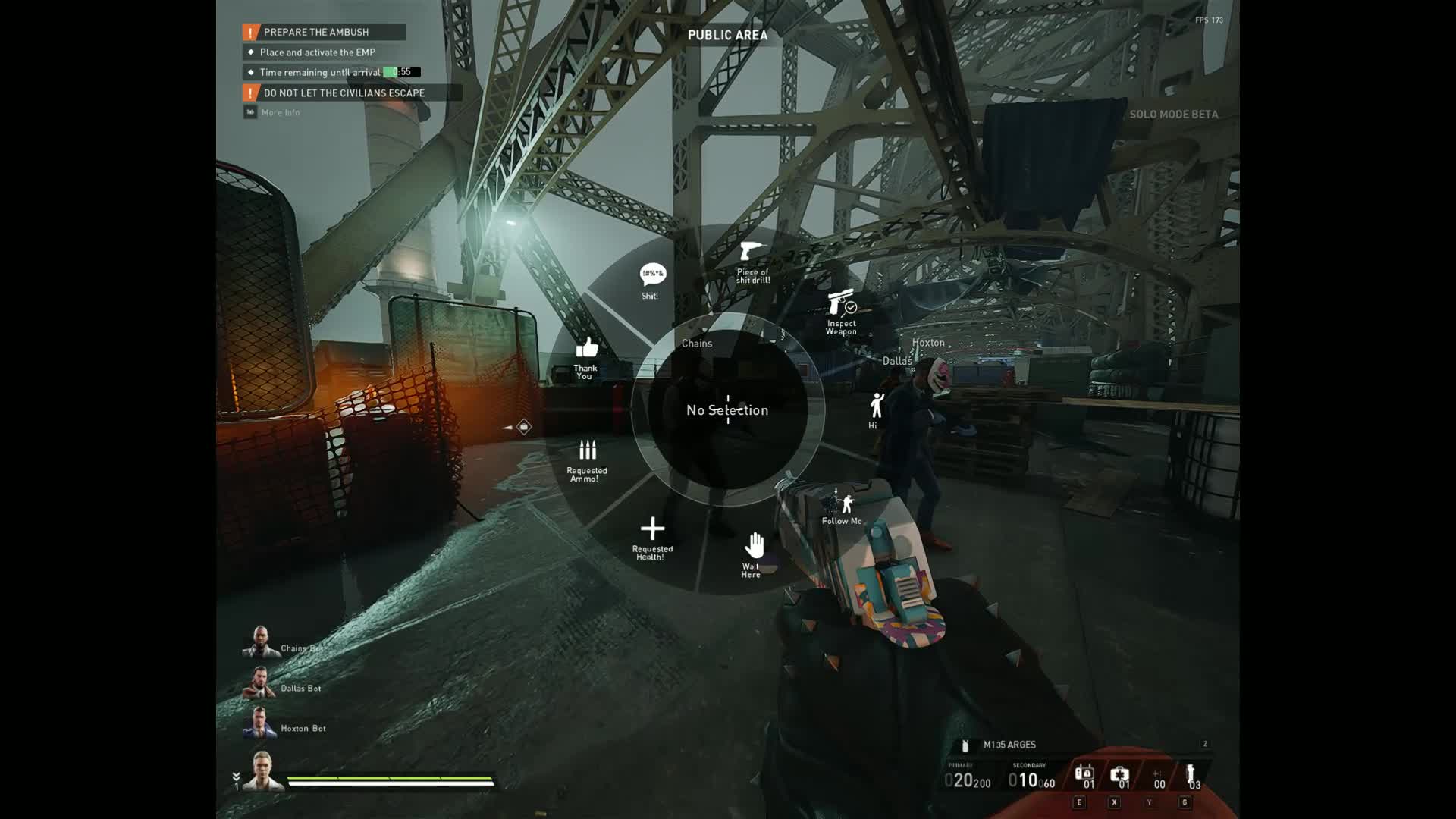Select the "Hi" waving greeting
This screenshot has width=1456, height=819.
point(876,410)
